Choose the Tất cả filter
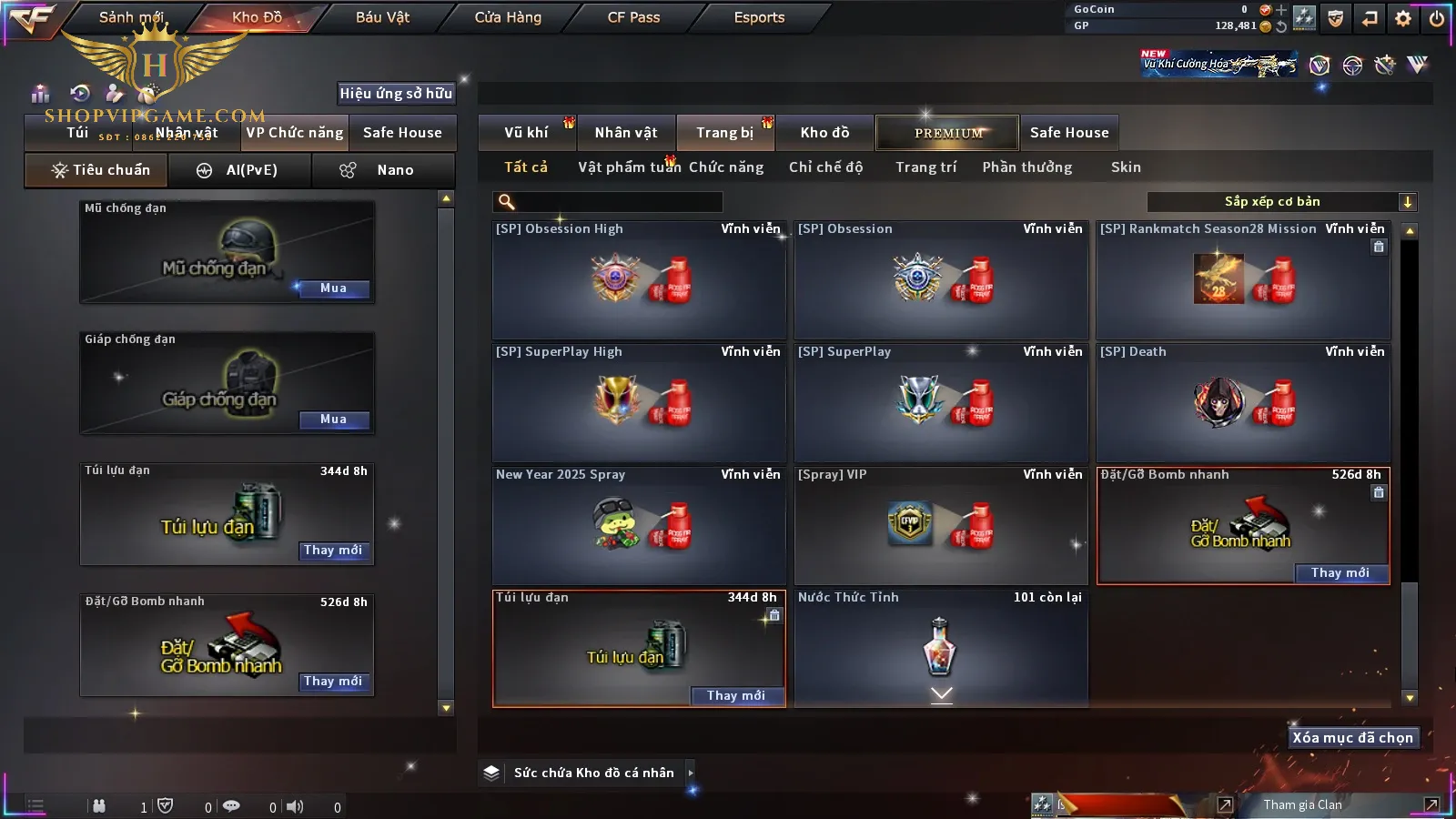This screenshot has width=1456, height=819. (x=526, y=167)
